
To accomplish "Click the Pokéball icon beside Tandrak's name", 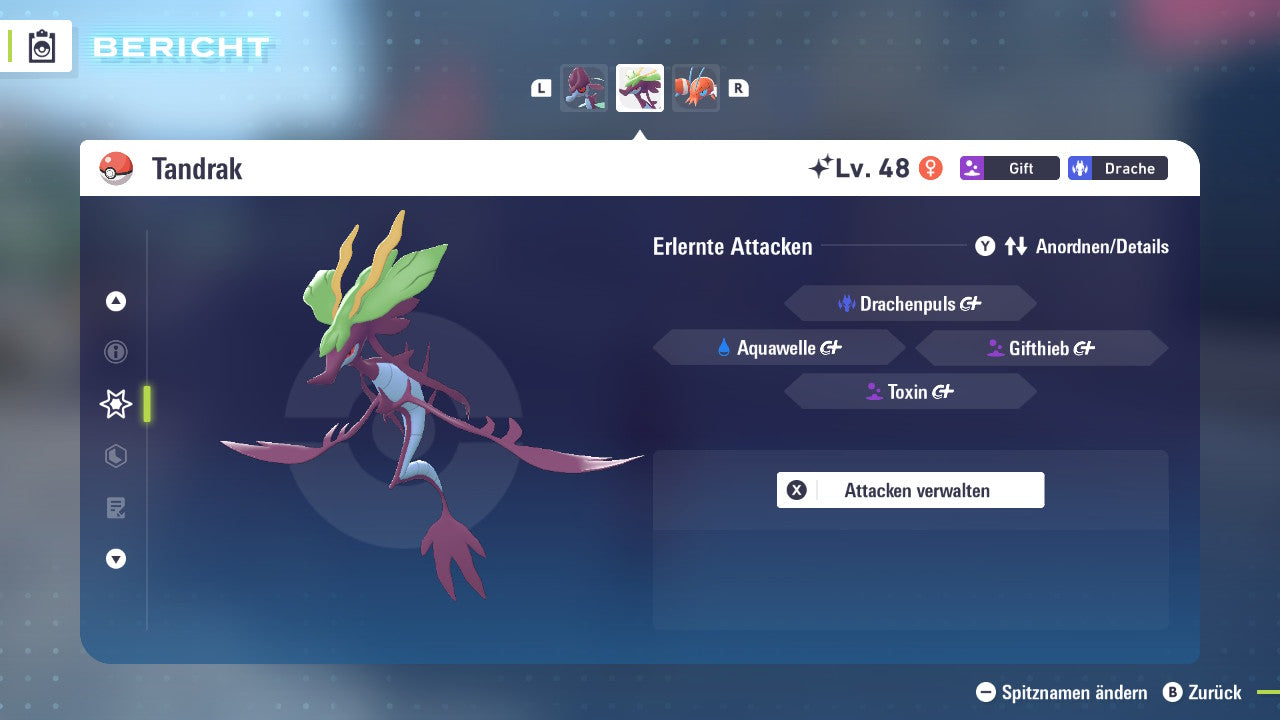I will [x=117, y=168].
